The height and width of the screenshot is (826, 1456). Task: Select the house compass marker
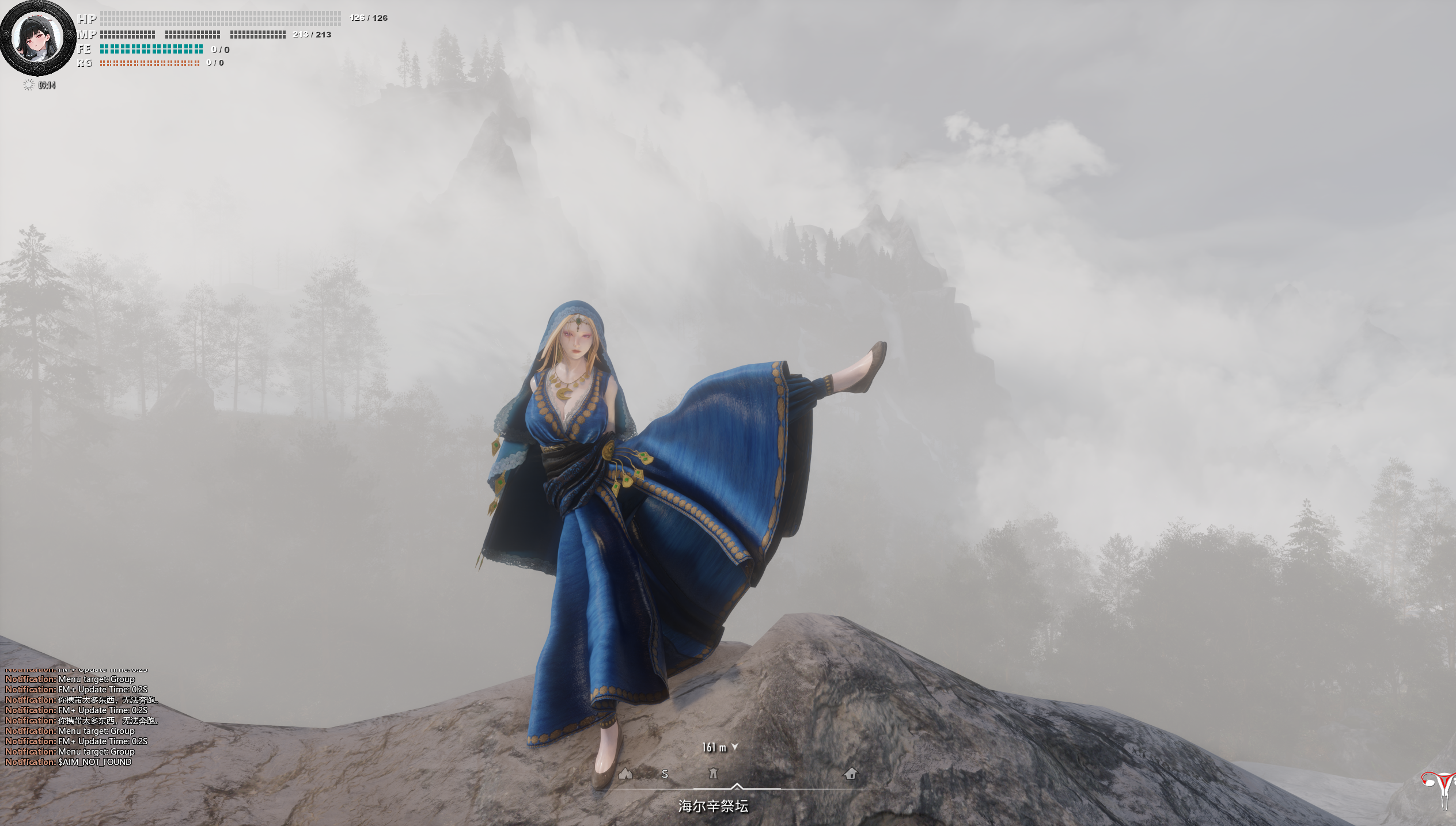(850, 773)
